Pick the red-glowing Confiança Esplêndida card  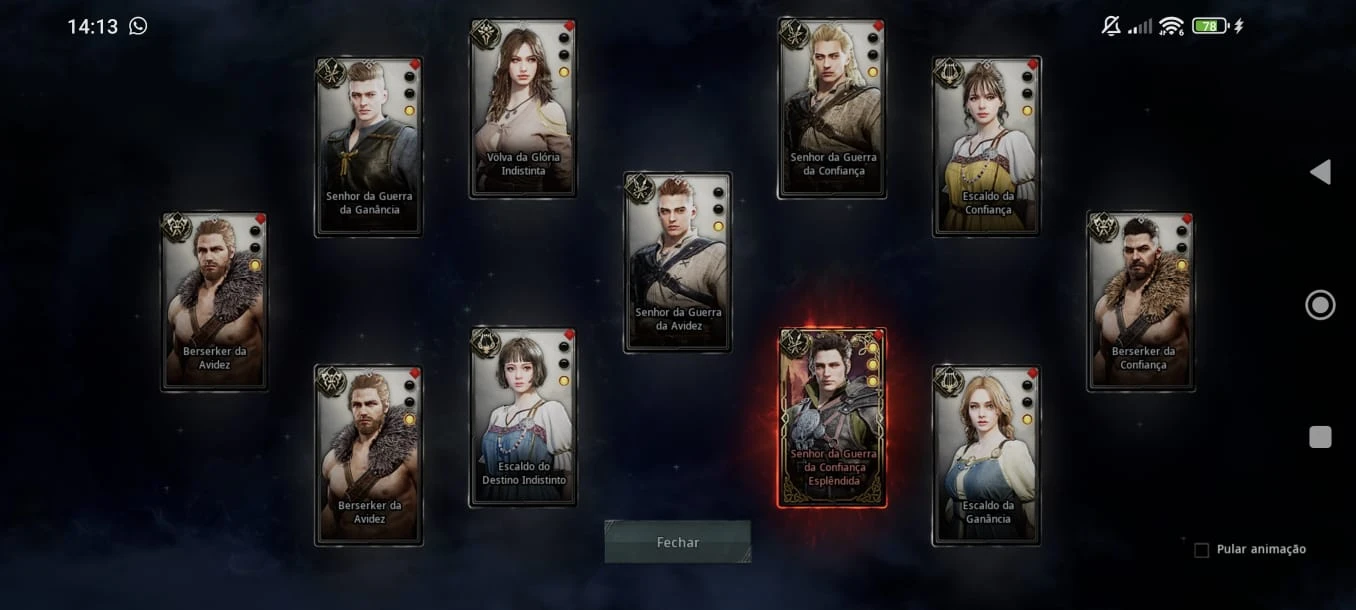(832, 417)
